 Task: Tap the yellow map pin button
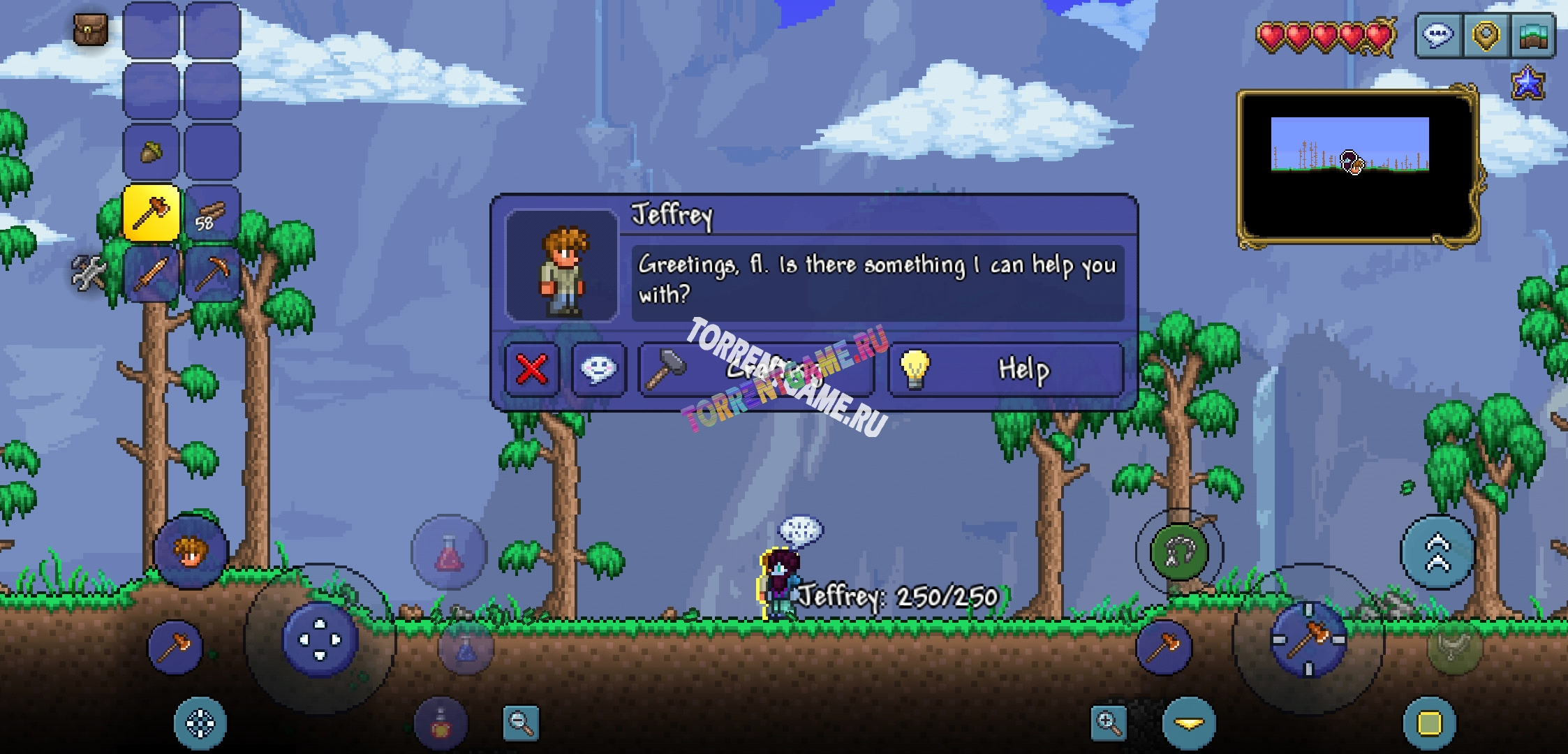(x=1486, y=35)
